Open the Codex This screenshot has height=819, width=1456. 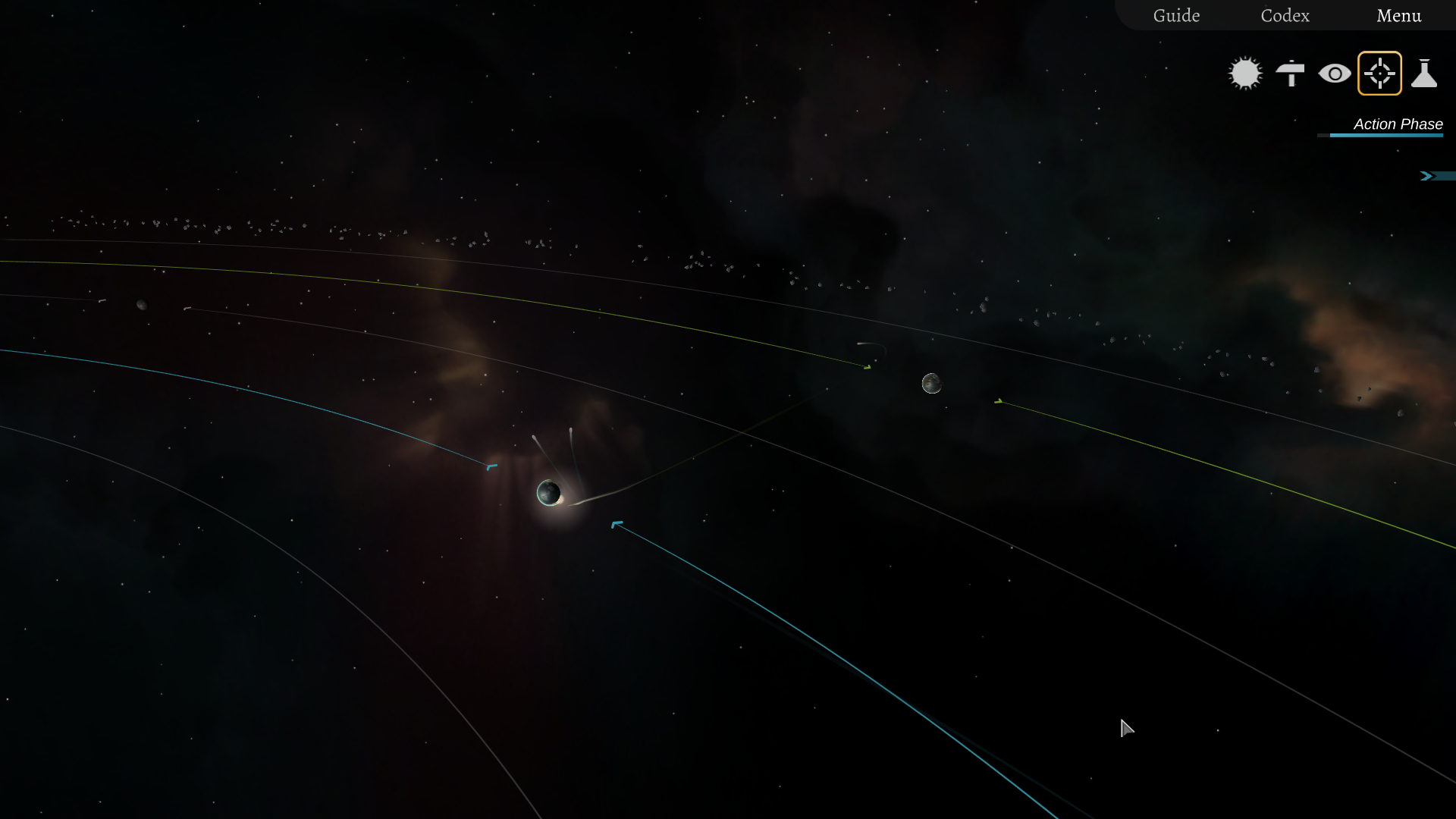(1285, 16)
